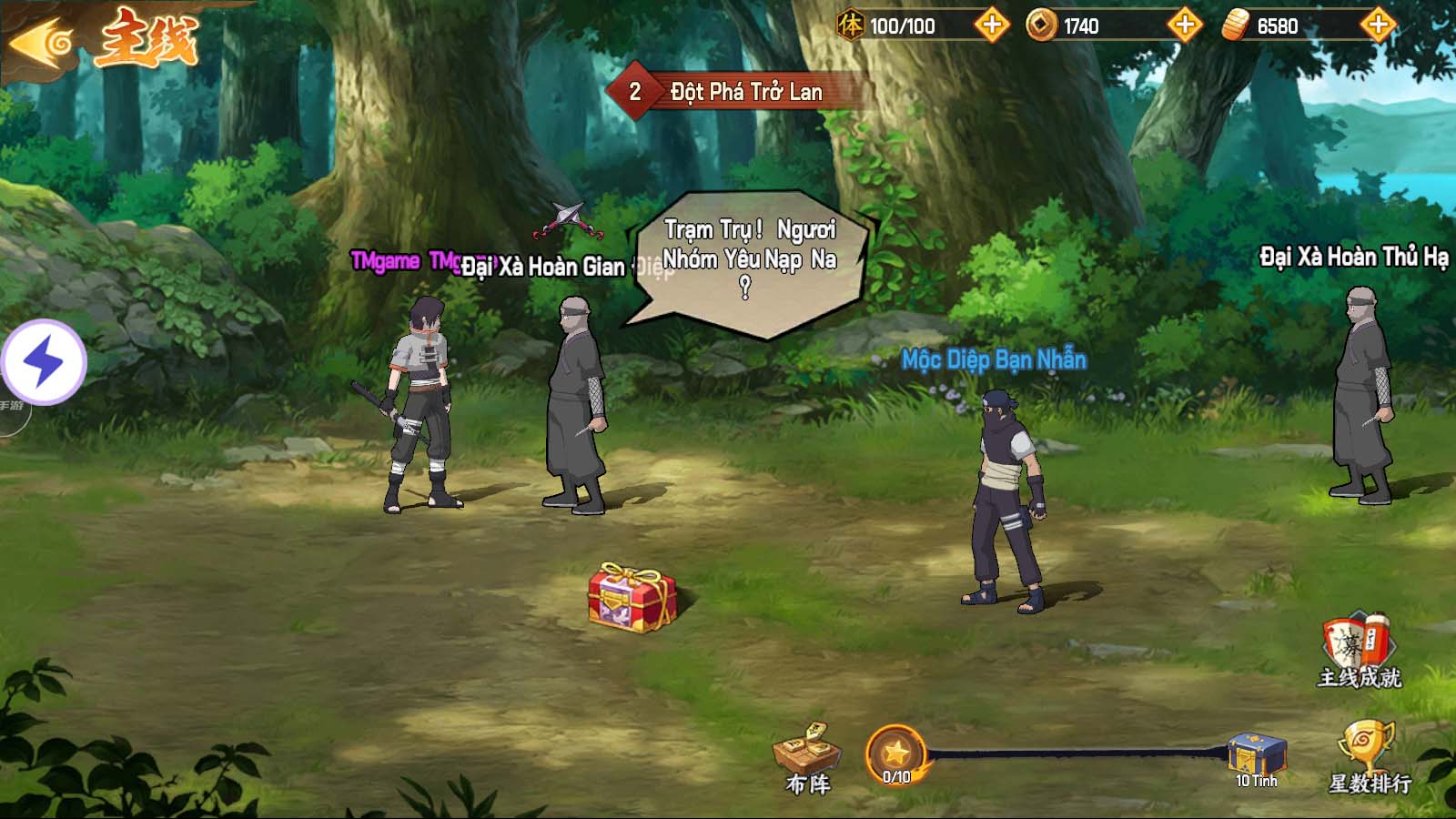Add gold ingots with the plus beside 6580
1456x819 pixels.
[1378, 25]
